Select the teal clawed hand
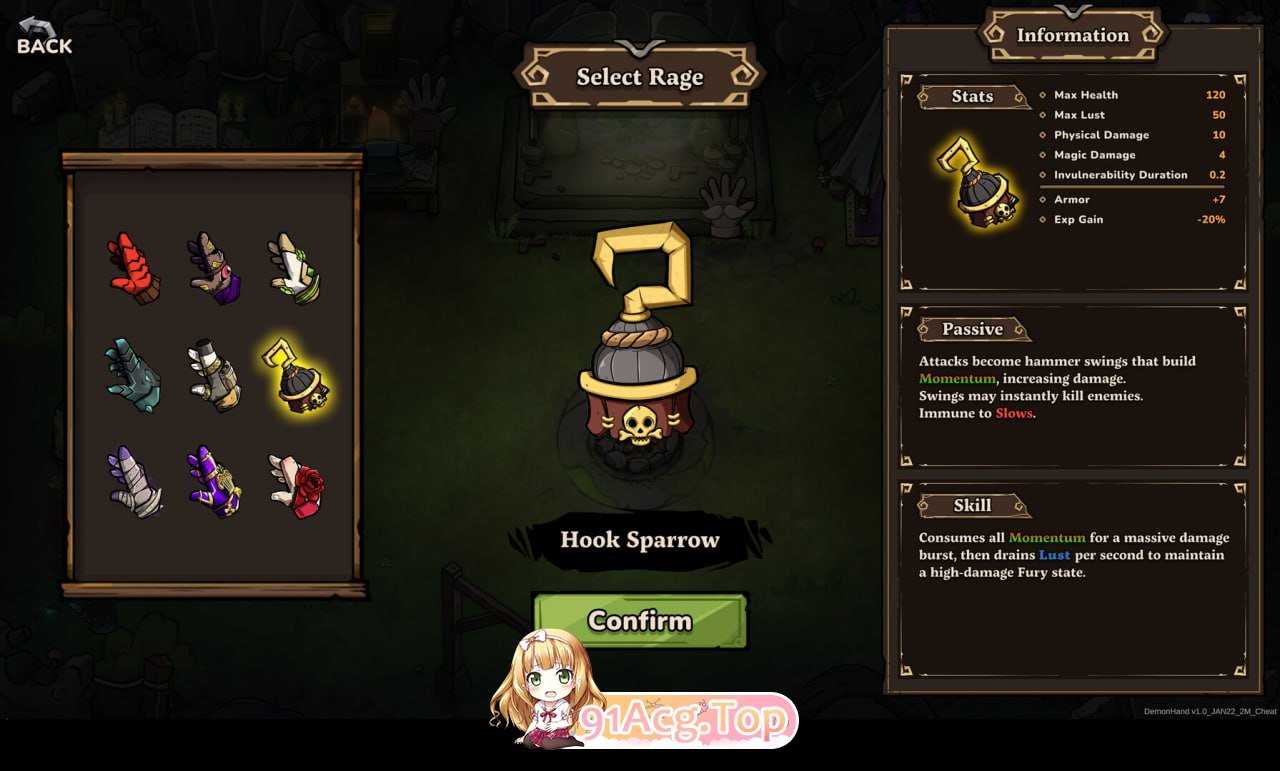 (133, 375)
